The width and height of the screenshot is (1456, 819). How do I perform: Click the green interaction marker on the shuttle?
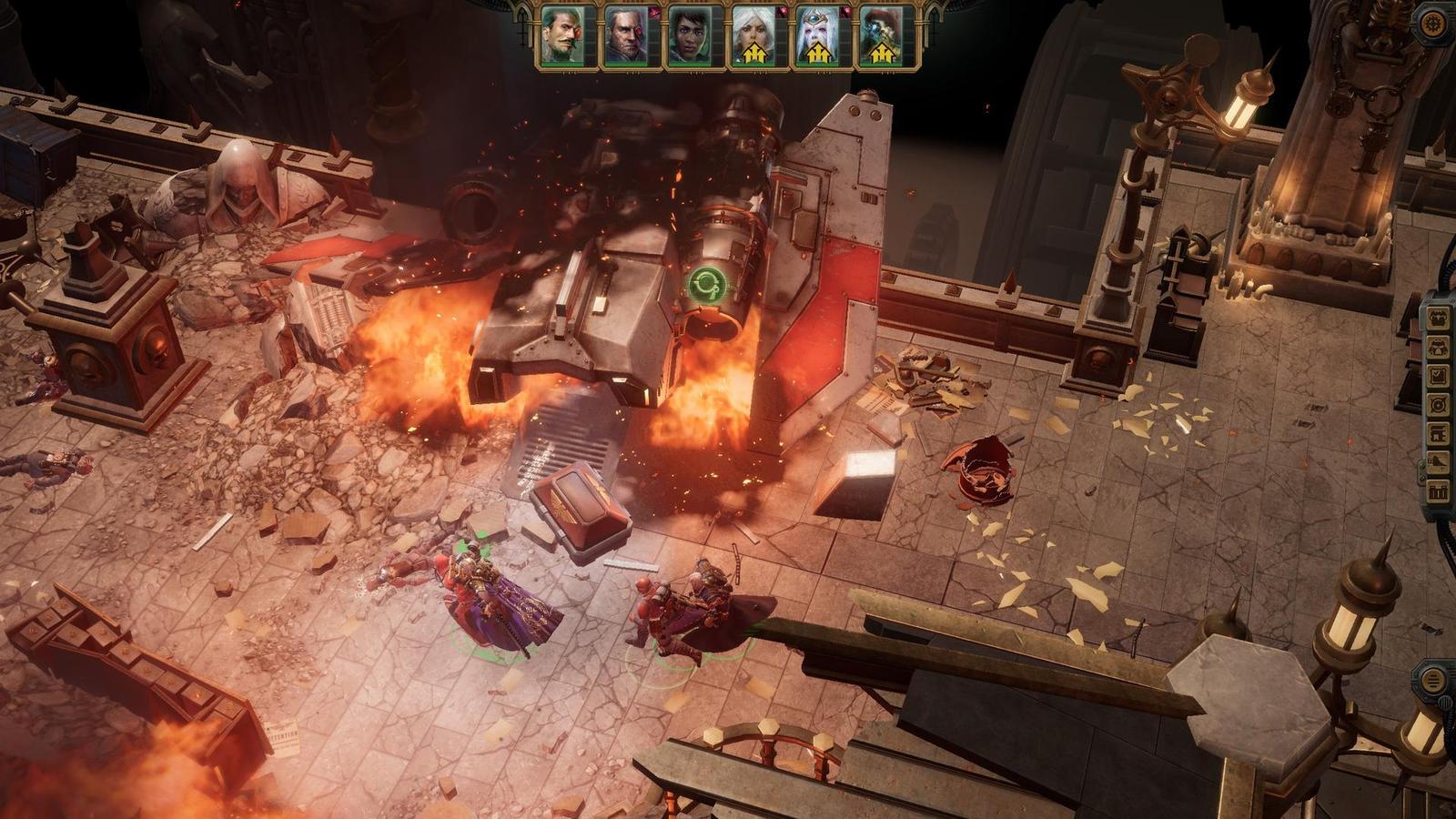click(x=703, y=285)
